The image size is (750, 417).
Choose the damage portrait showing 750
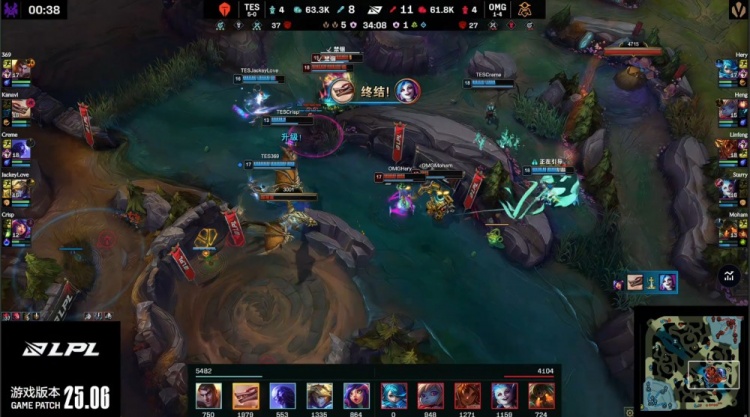(x=208, y=395)
